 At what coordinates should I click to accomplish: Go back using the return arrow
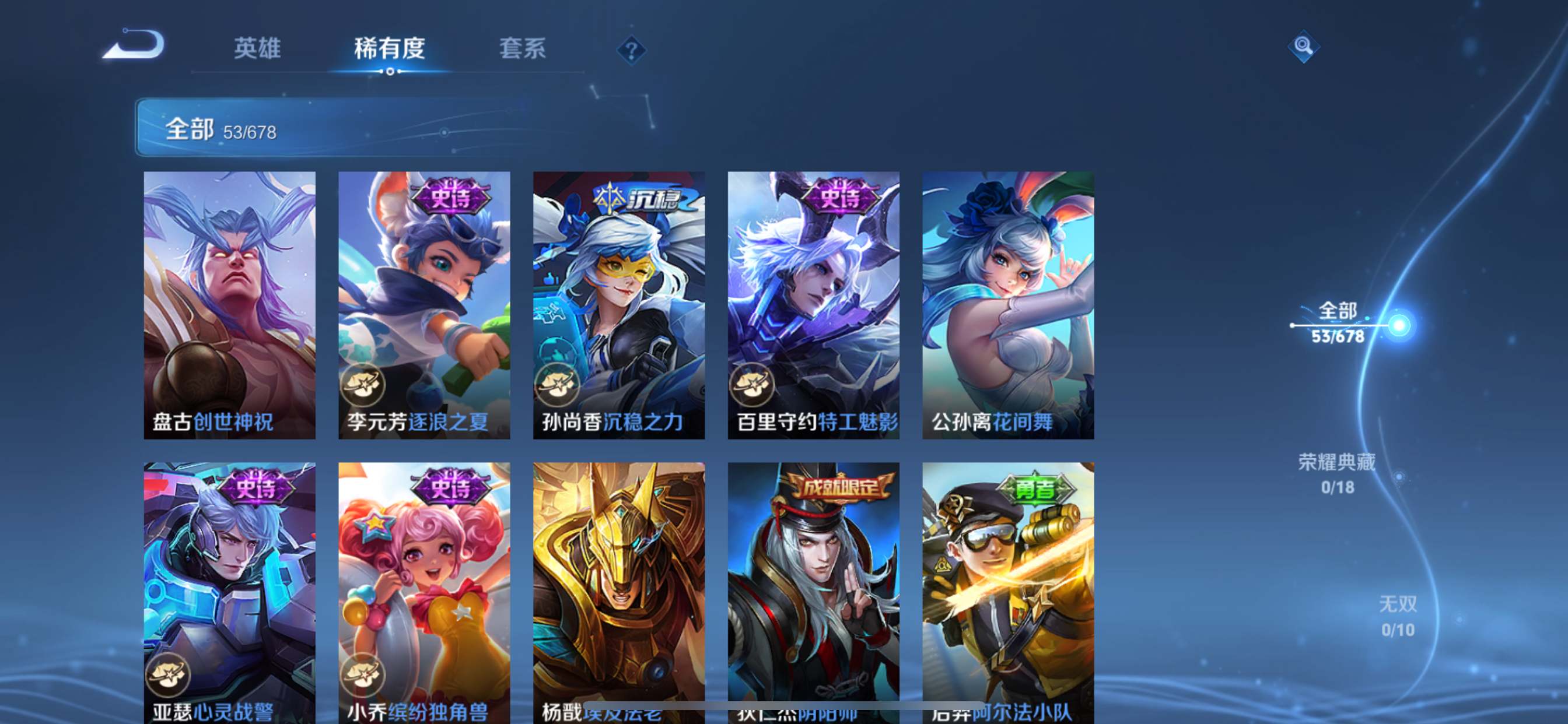coord(134,45)
